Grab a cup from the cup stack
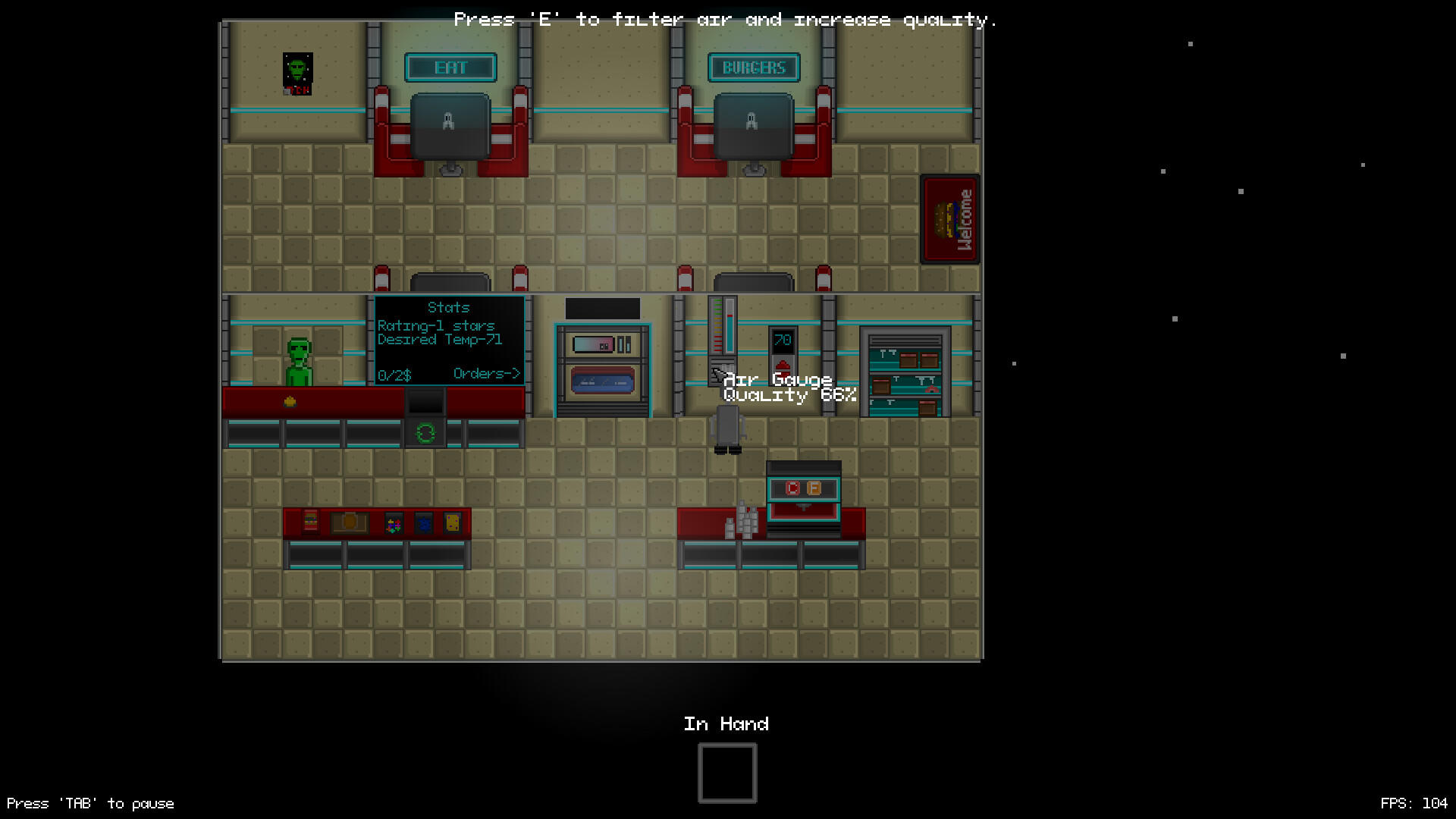The image size is (1456, 819). coord(746,519)
